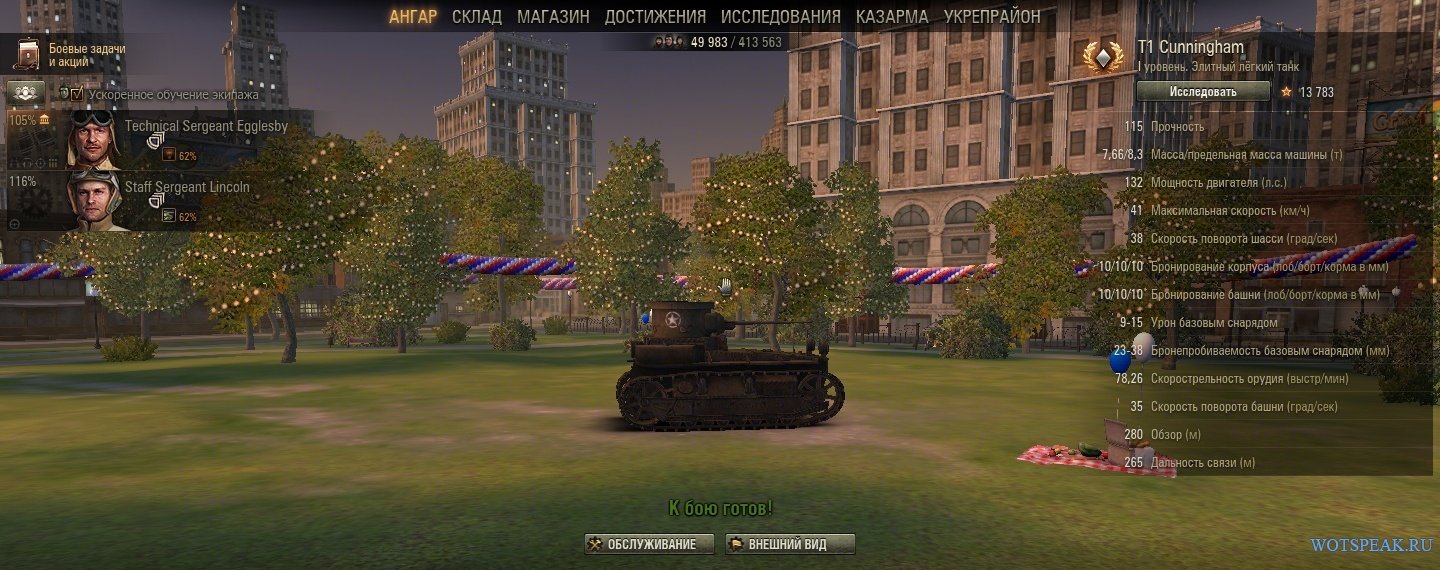Open the КАЗАРМА tab
The width and height of the screenshot is (1440, 570).
892,16
